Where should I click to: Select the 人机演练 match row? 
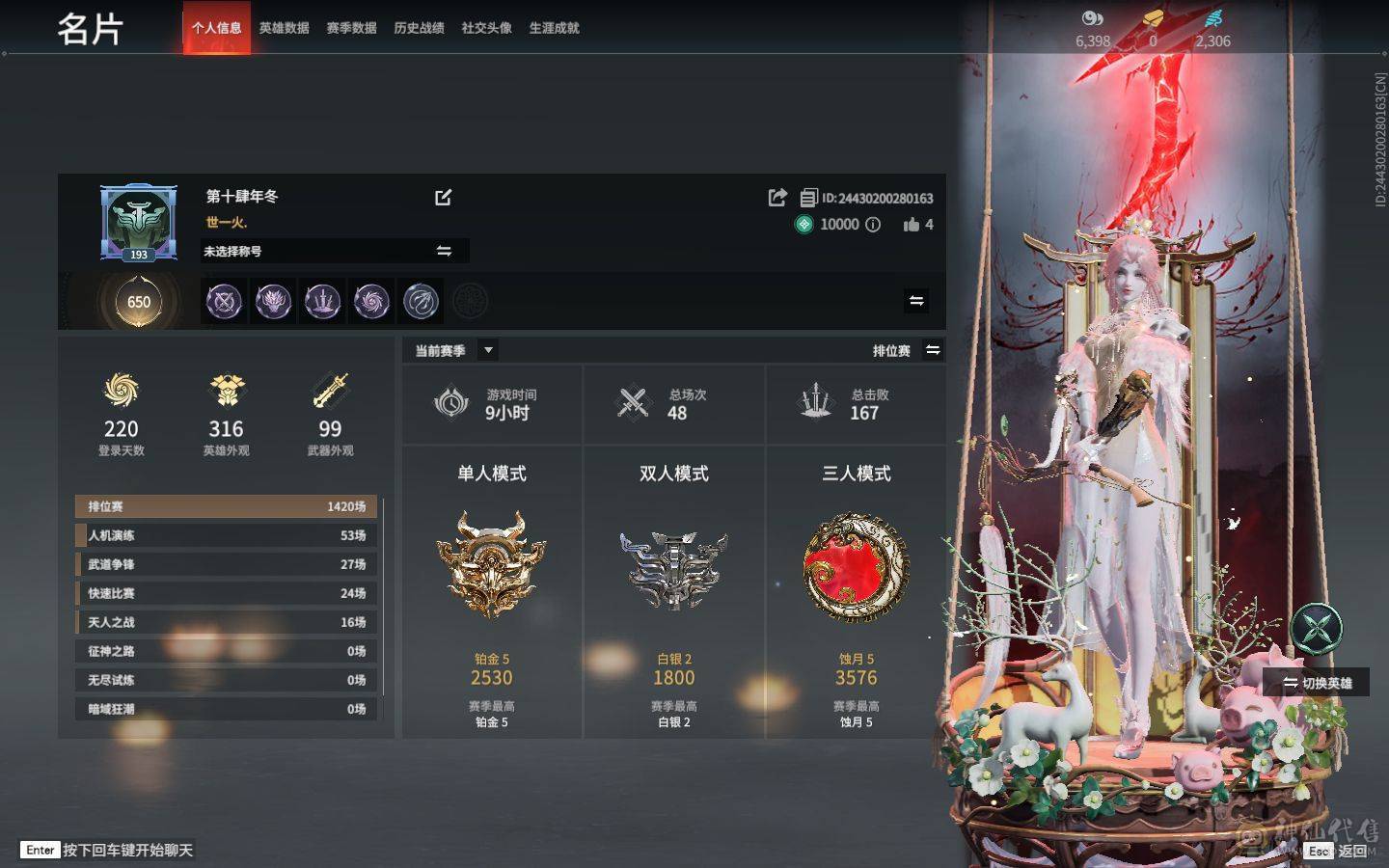click(x=227, y=535)
